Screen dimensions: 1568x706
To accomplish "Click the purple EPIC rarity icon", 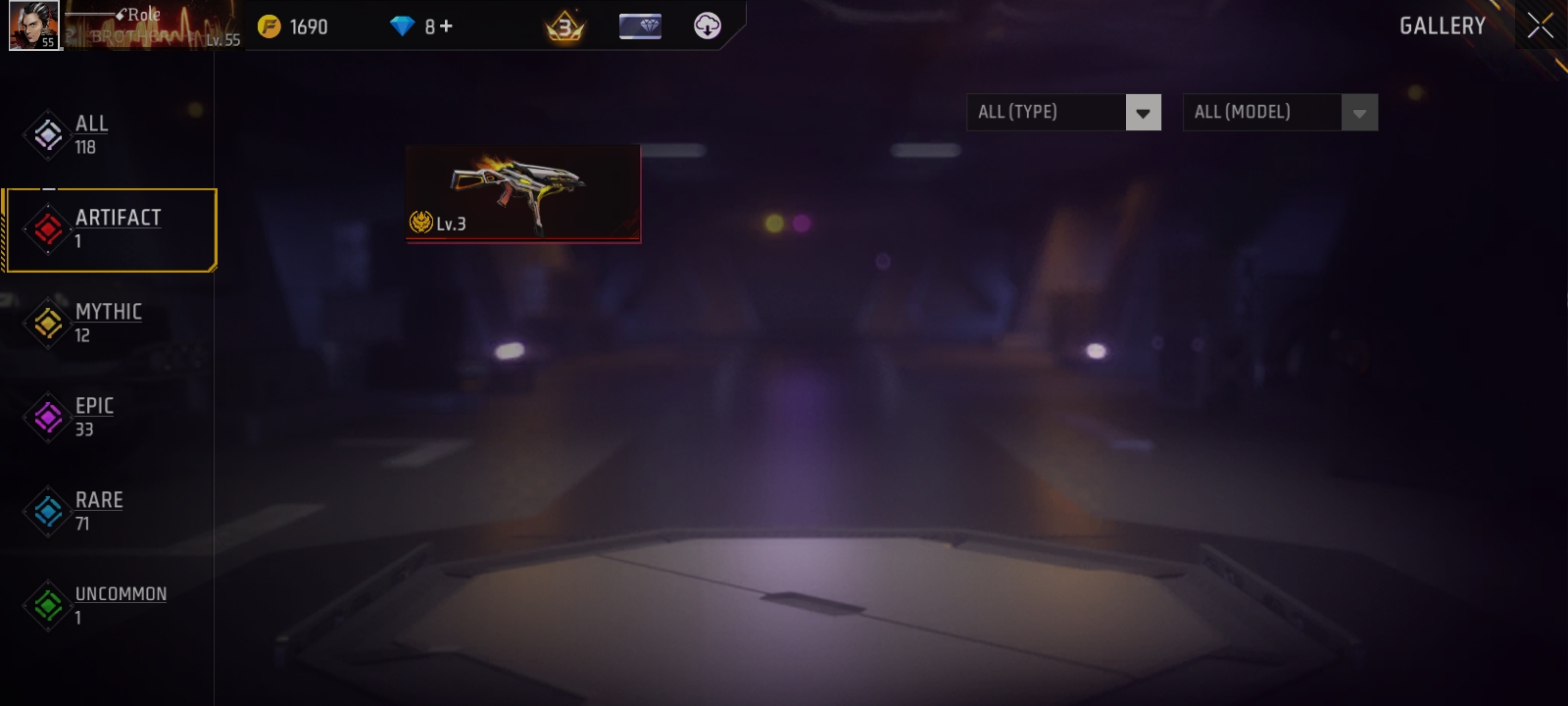I will (x=47, y=416).
